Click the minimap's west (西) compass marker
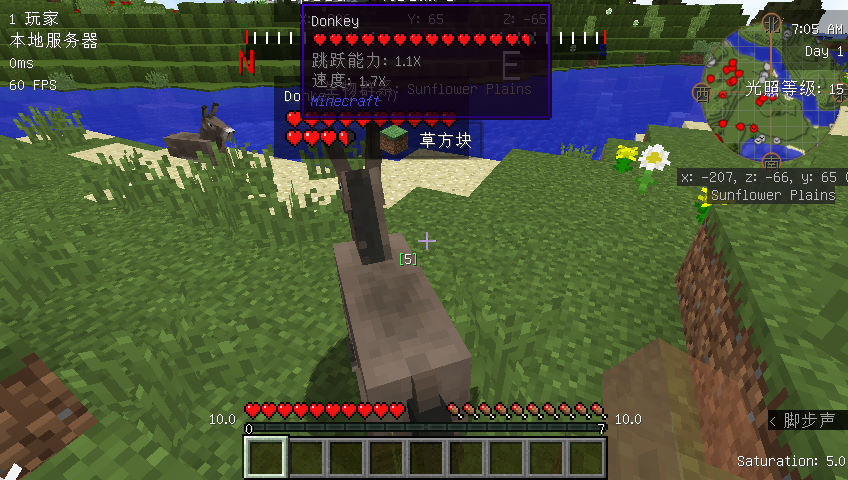The image size is (848, 480). [701, 92]
